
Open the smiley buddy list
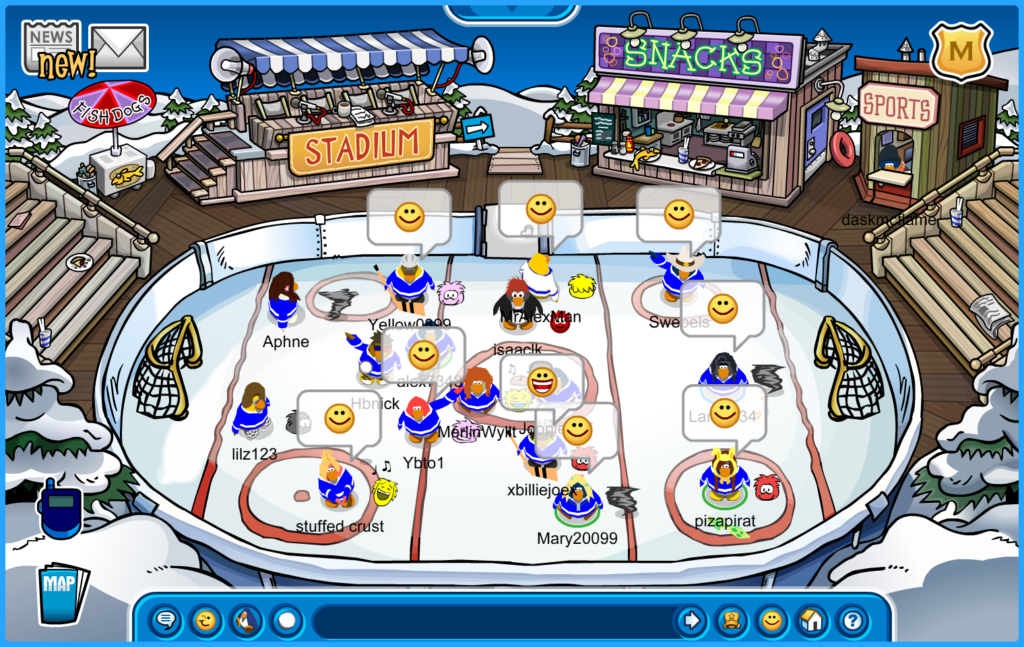click(x=772, y=621)
